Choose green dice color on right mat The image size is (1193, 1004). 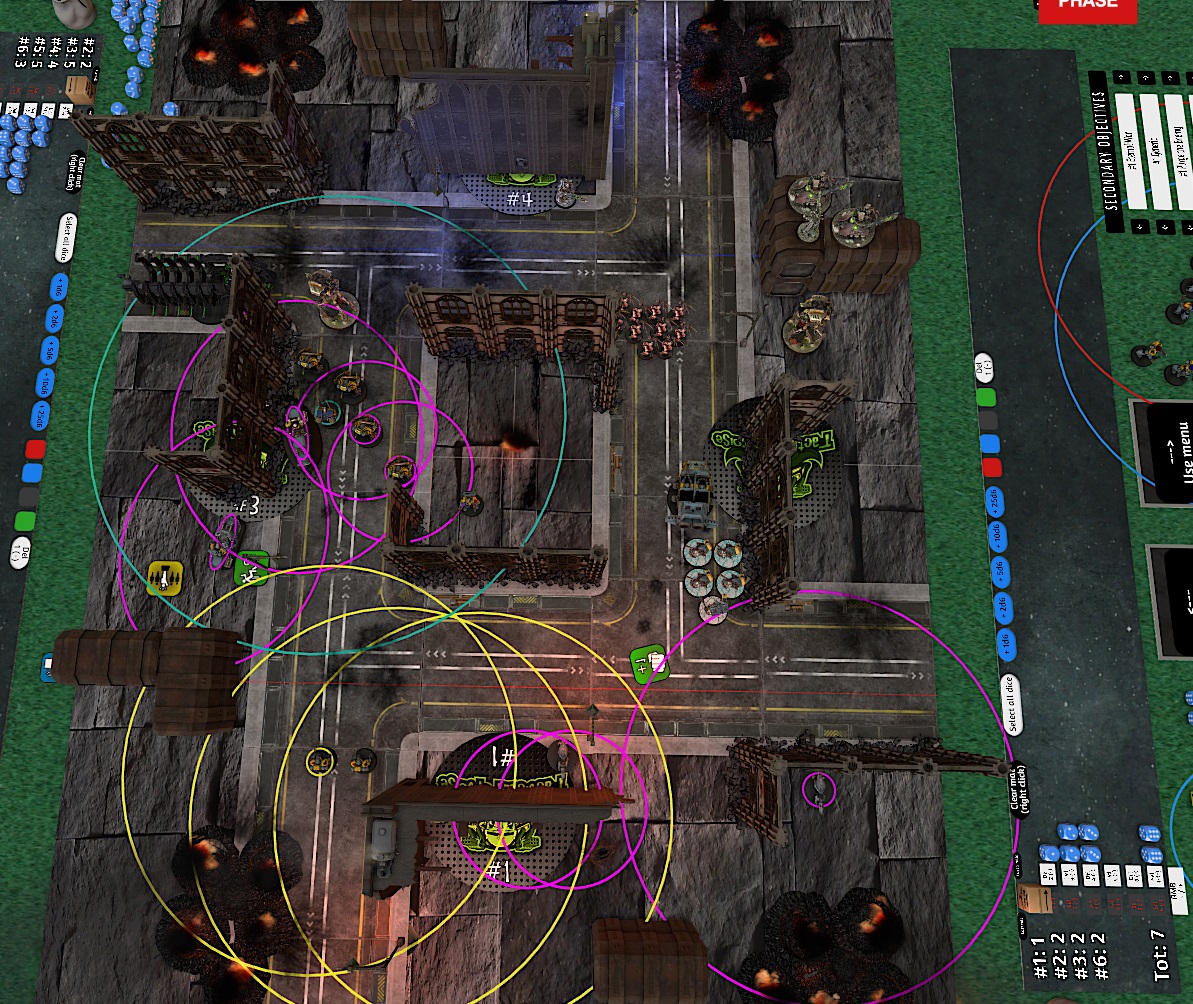click(987, 397)
